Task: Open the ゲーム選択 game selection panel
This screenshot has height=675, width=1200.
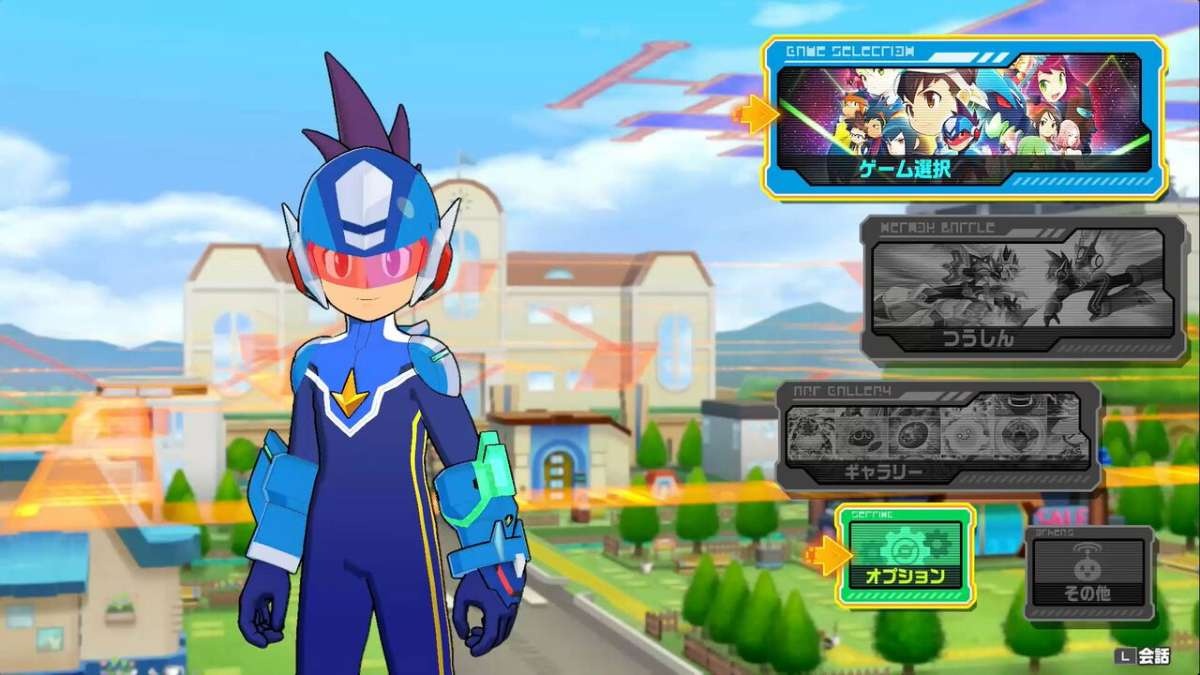Action: pyautogui.click(x=964, y=118)
